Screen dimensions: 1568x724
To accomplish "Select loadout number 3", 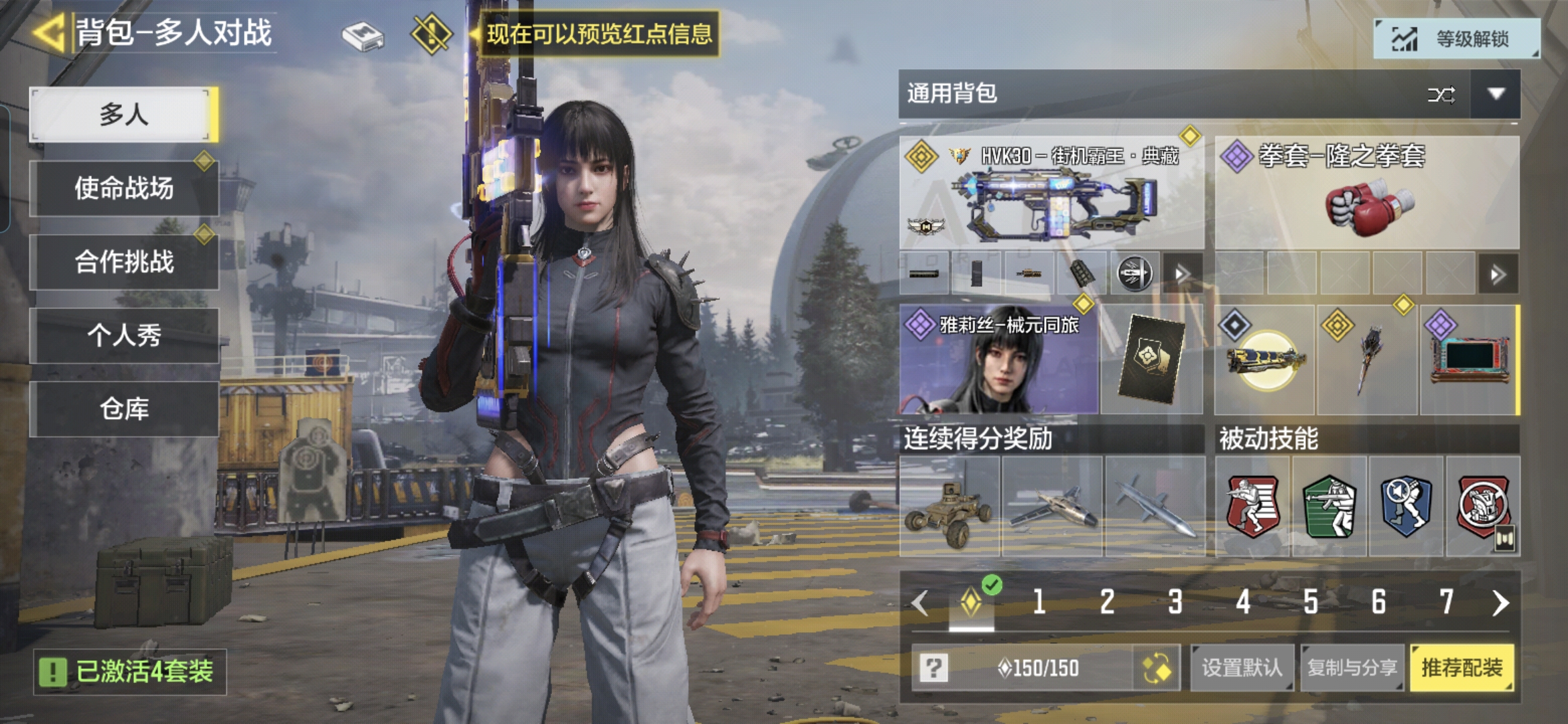I will [x=1175, y=602].
